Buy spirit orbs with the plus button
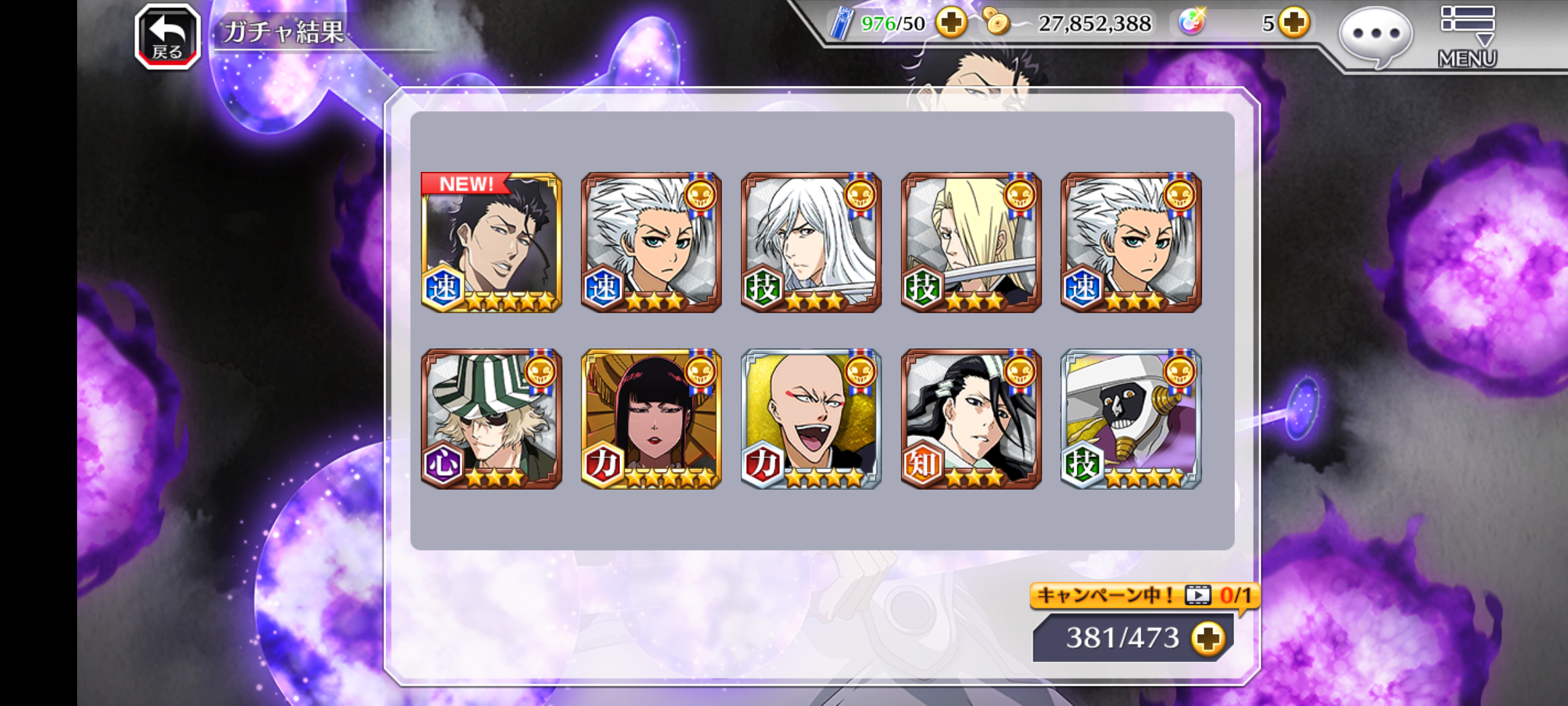 point(1294,24)
